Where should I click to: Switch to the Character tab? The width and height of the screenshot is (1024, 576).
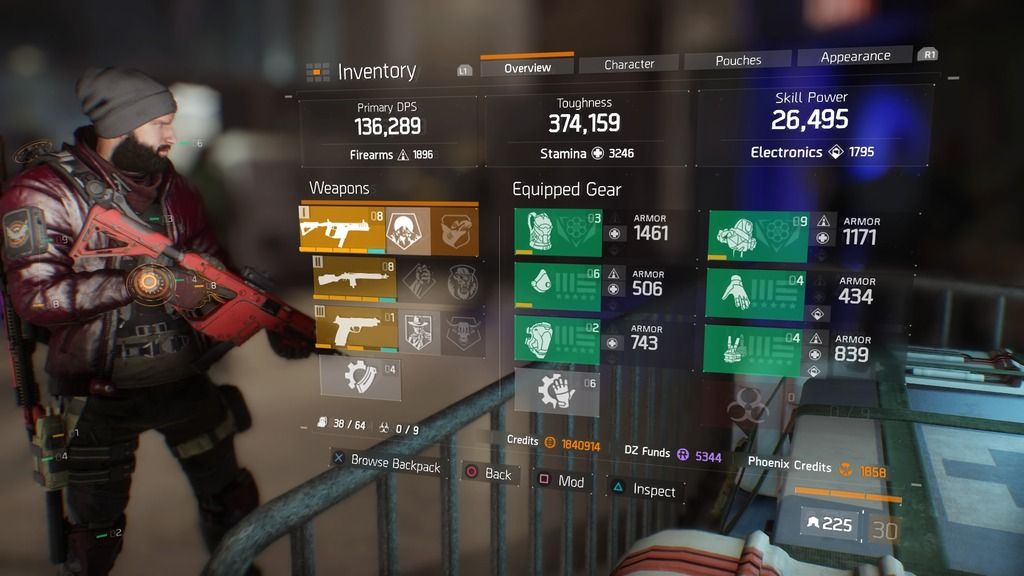coord(629,64)
